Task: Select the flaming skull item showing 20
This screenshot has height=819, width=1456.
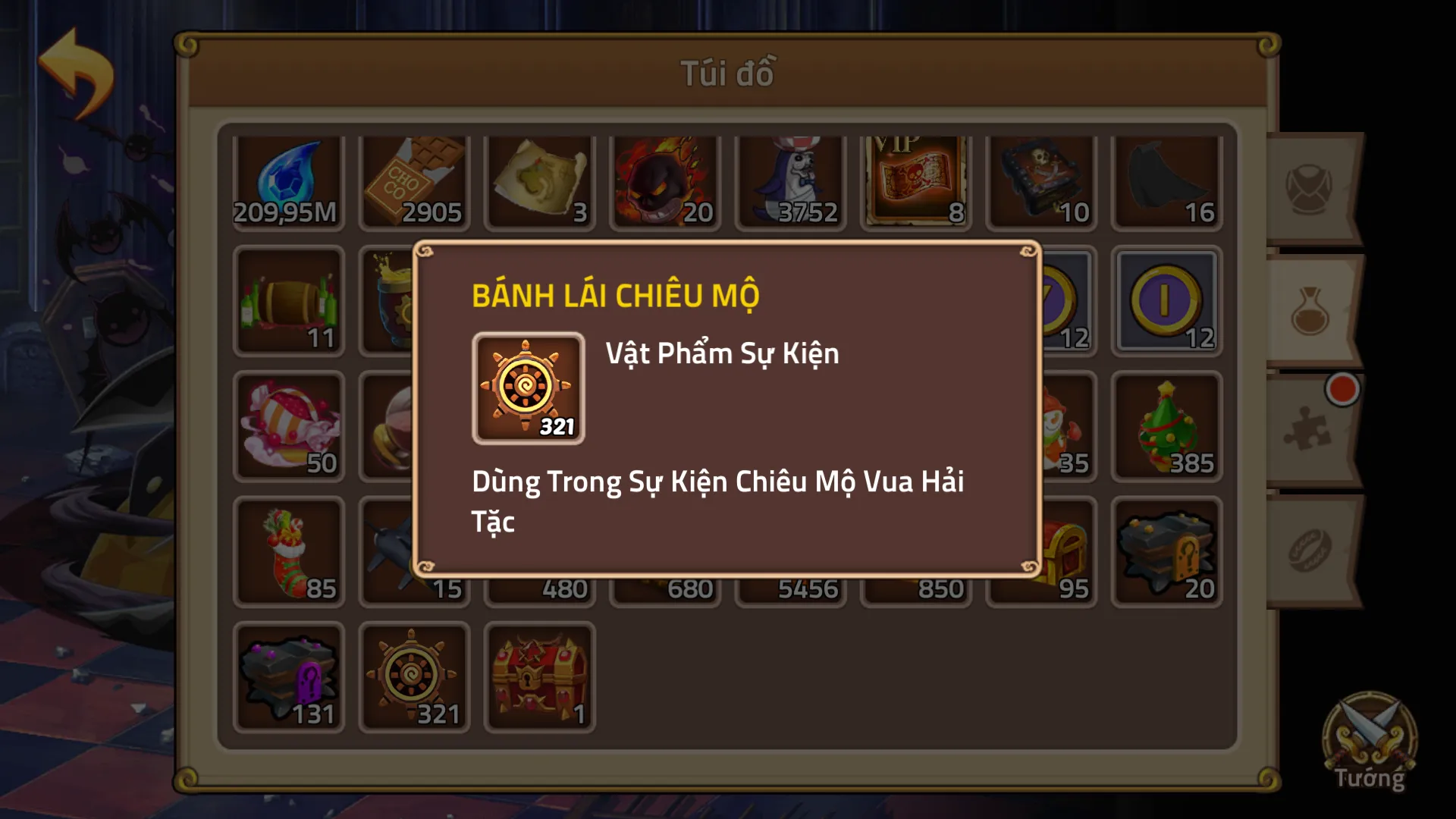Action: [664, 176]
